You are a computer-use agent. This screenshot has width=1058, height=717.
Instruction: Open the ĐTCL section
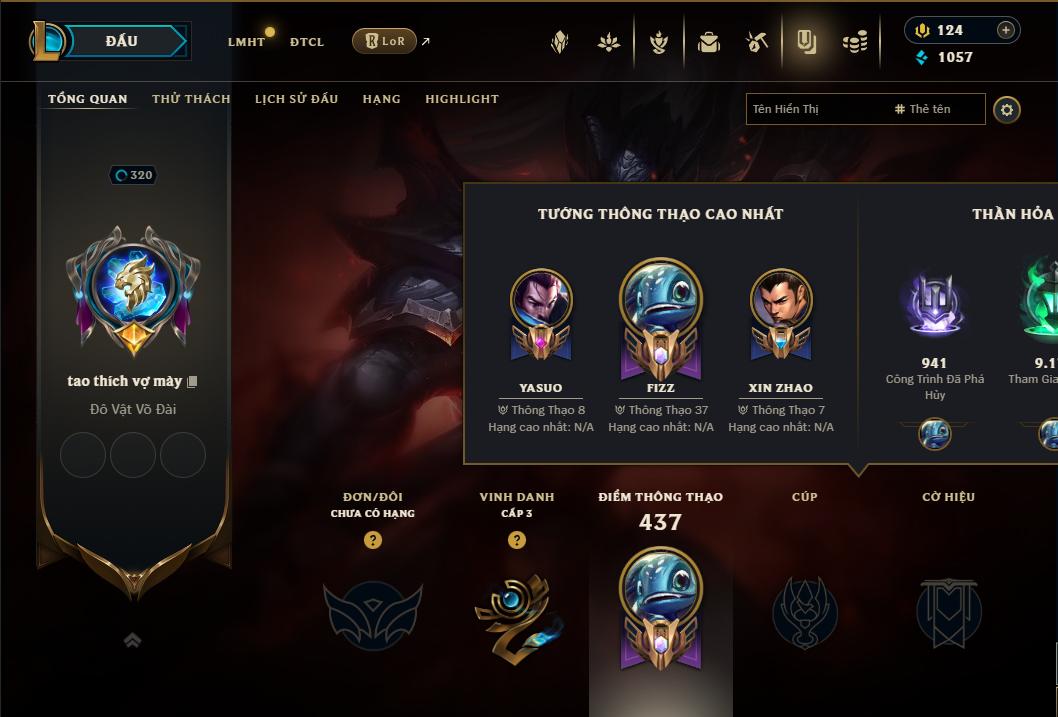click(307, 42)
